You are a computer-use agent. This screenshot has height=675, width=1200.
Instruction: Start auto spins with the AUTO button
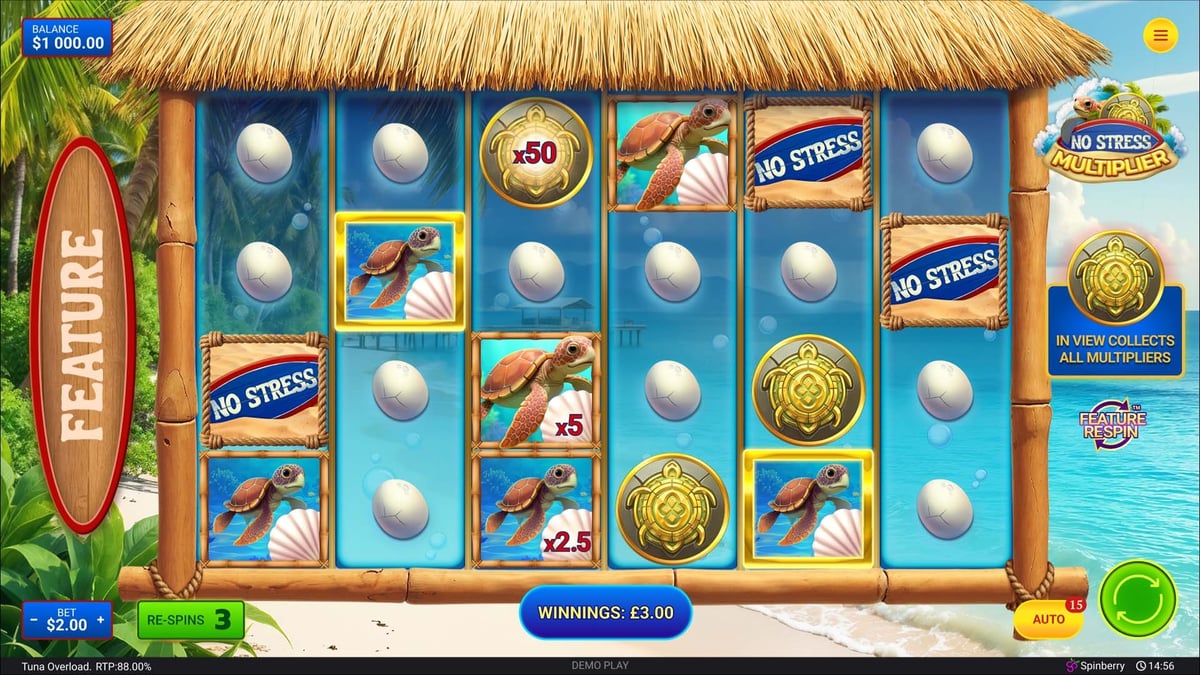pyautogui.click(x=1048, y=620)
